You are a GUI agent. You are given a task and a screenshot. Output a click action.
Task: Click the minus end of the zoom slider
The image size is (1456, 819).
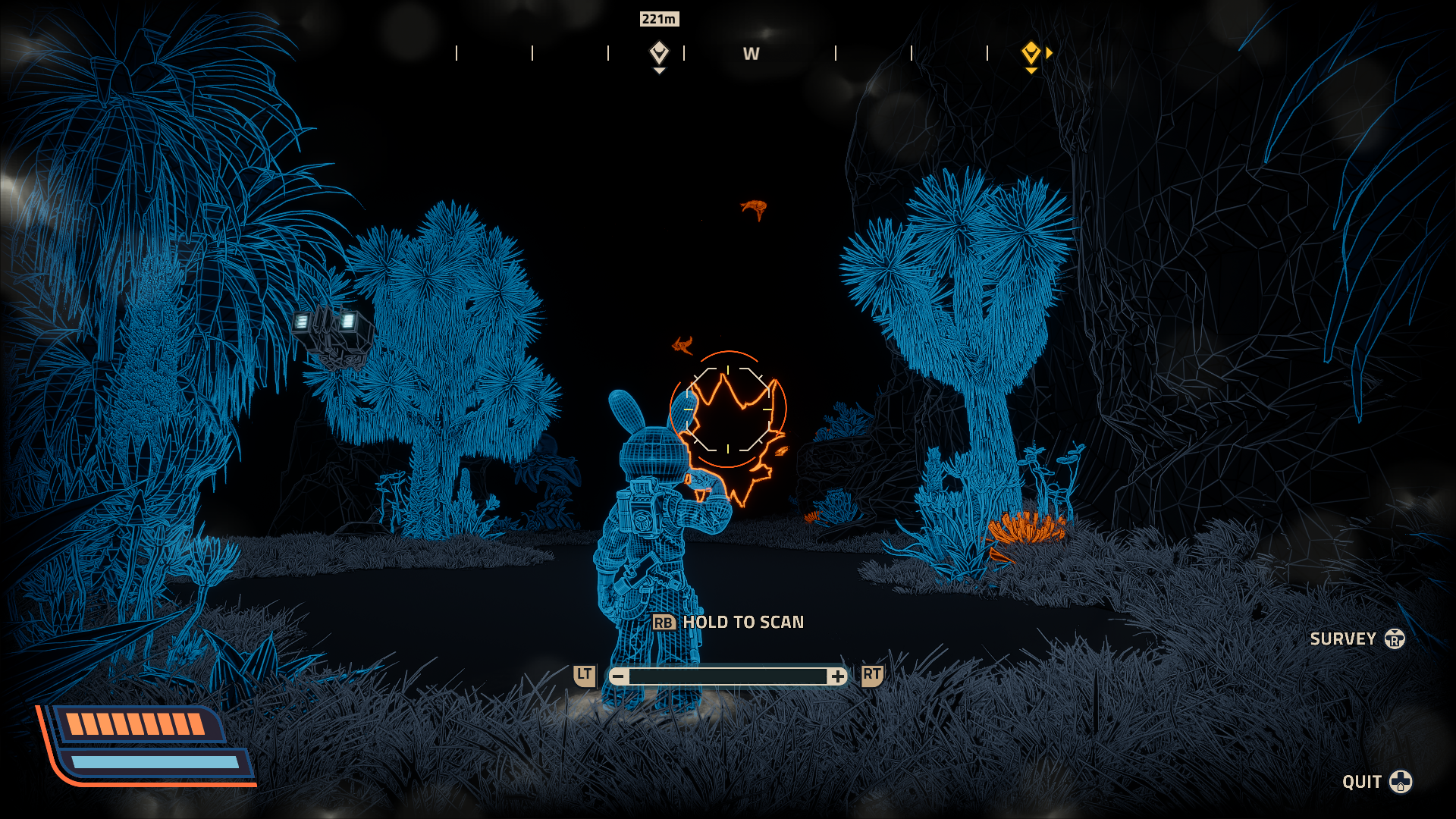pyautogui.click(x=619, y=676)
